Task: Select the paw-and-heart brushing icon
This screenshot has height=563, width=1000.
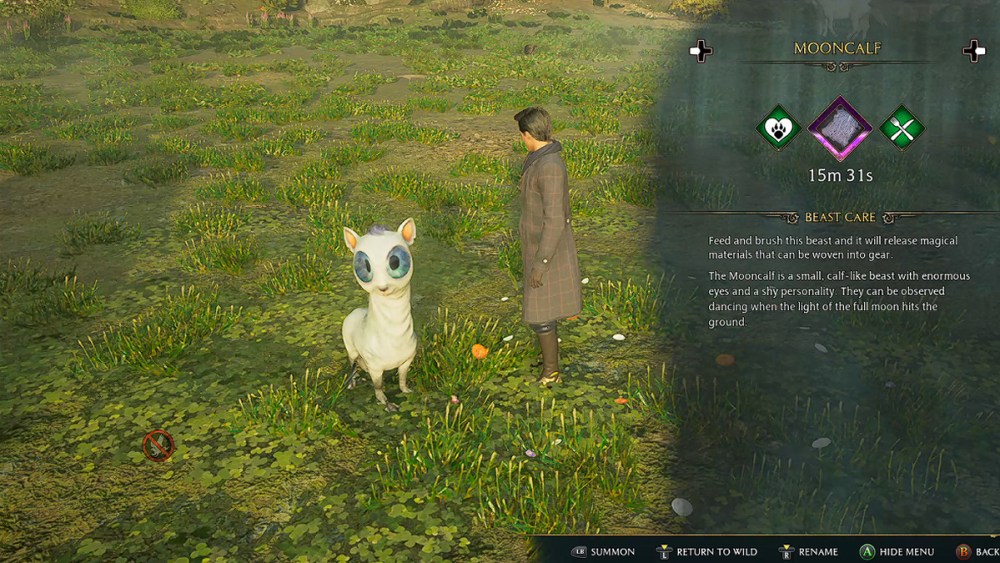Action: 778,128
